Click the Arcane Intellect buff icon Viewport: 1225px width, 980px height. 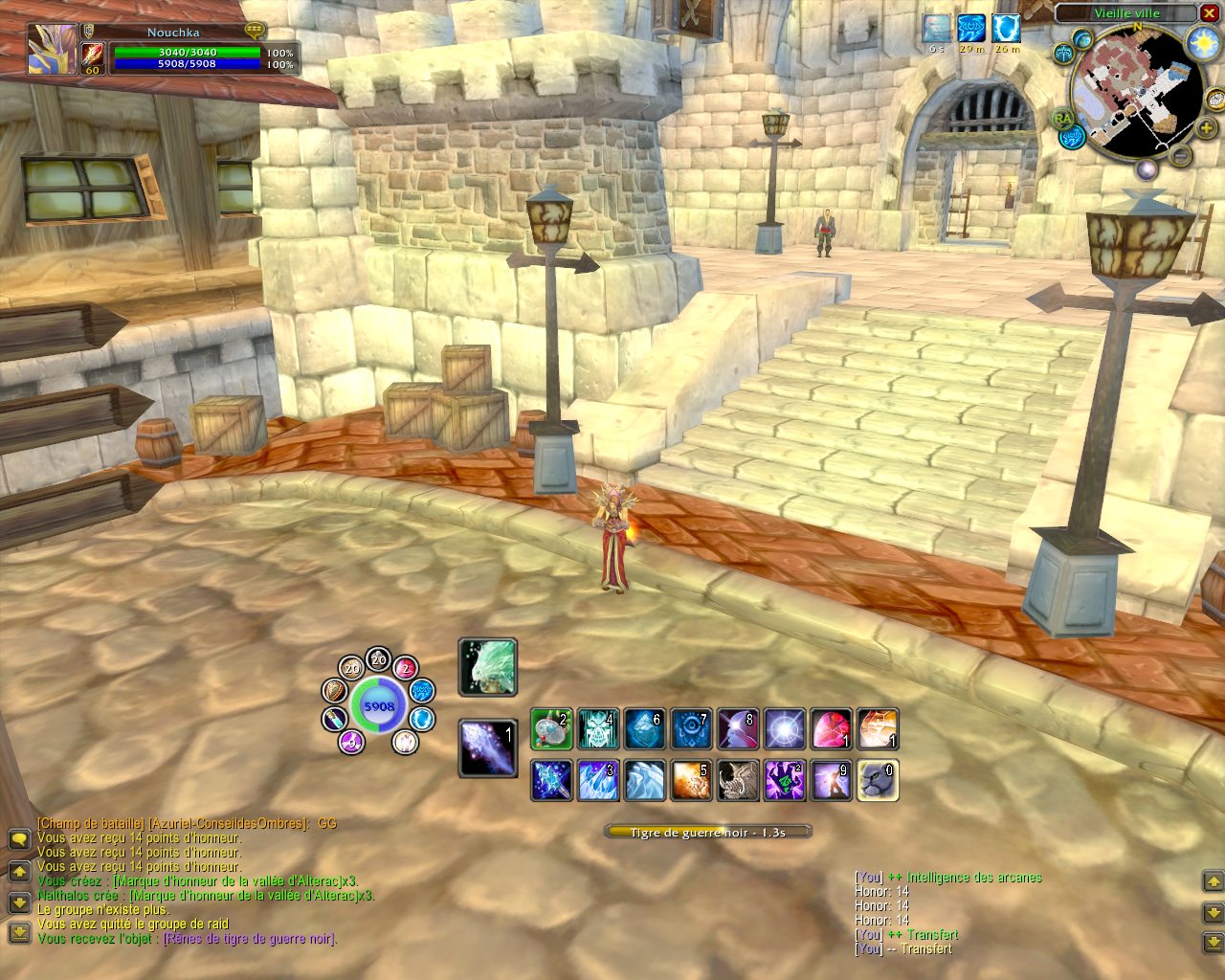(x=971, y=29)
